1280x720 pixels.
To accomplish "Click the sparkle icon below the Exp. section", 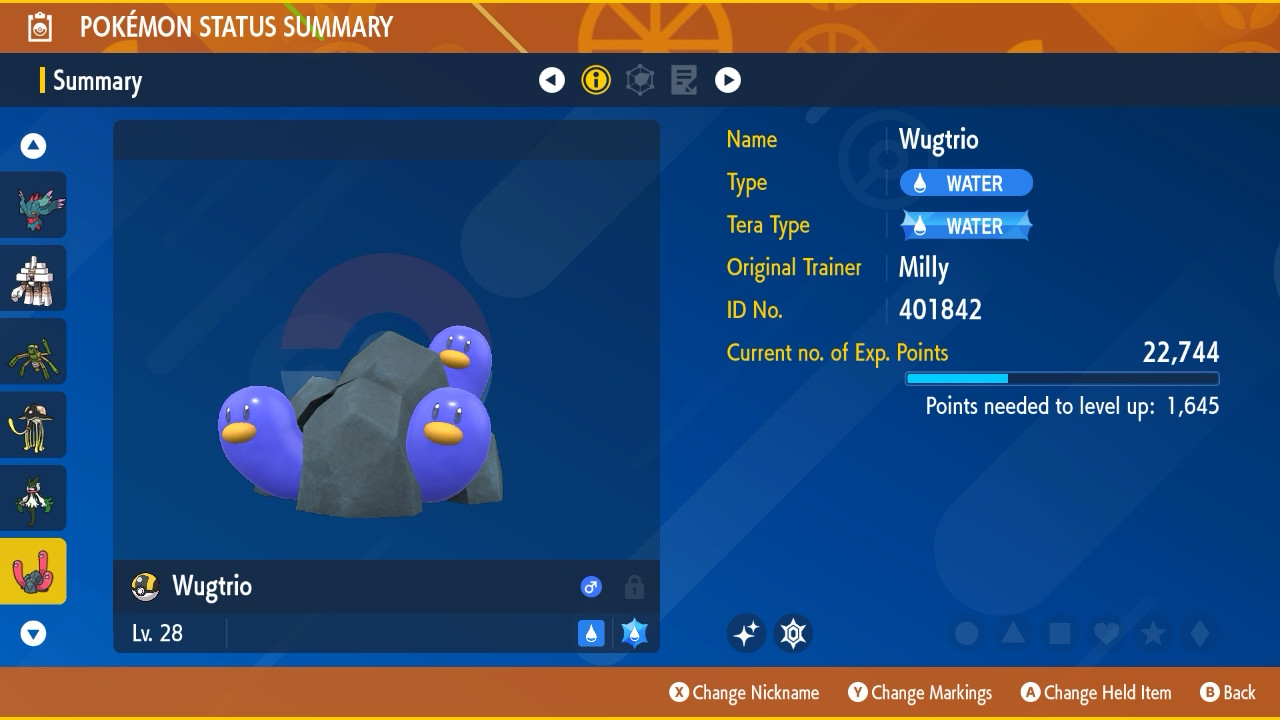I will coord(746,633).
